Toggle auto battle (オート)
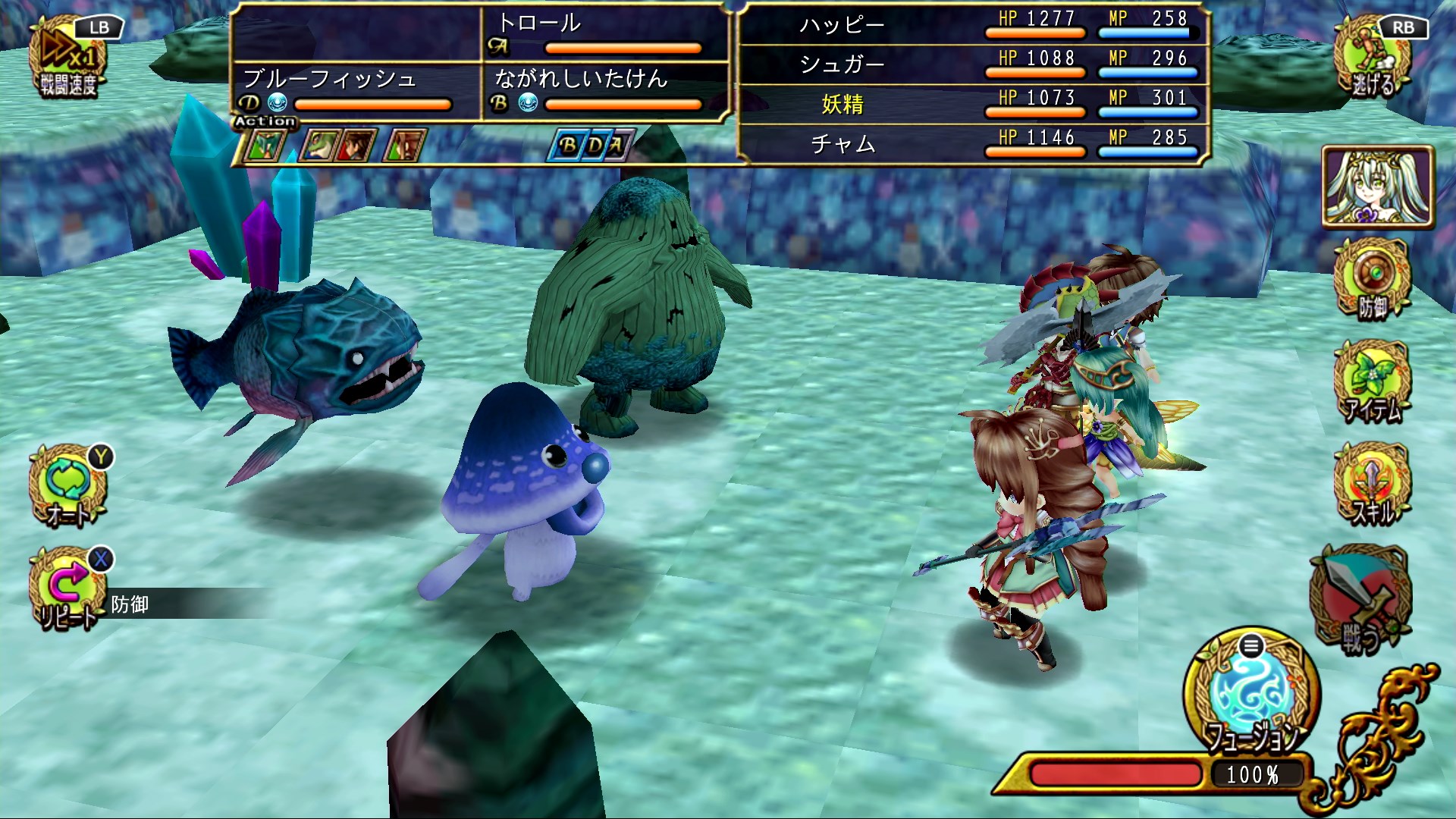The width and height of the screenshot is (1456, 819). pos(68,487)
